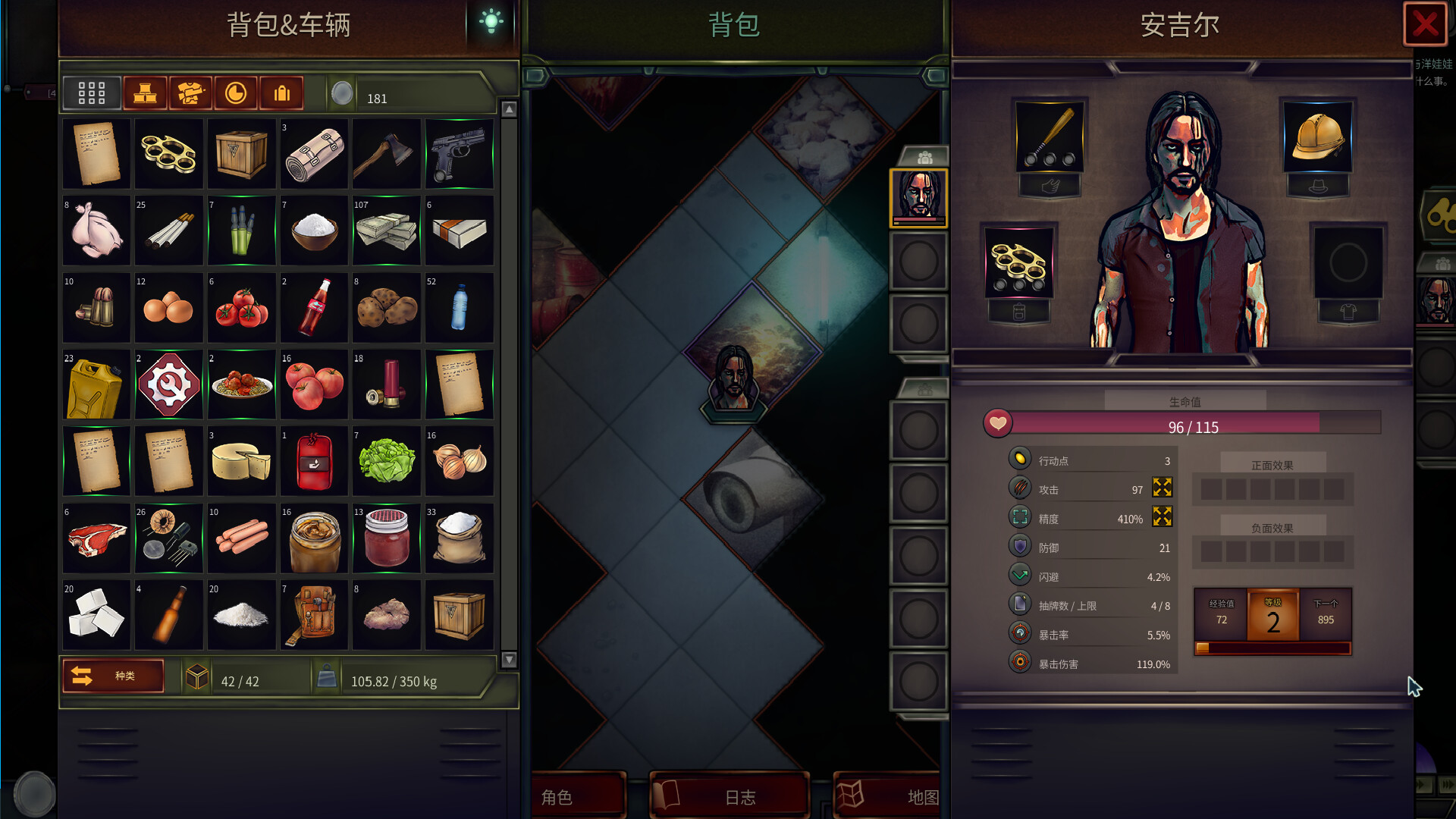Click the coin icon beside the 181 money counter
Image resolution: width=1456 pixels, height=819 pixels.
click(x=343, y=94)
